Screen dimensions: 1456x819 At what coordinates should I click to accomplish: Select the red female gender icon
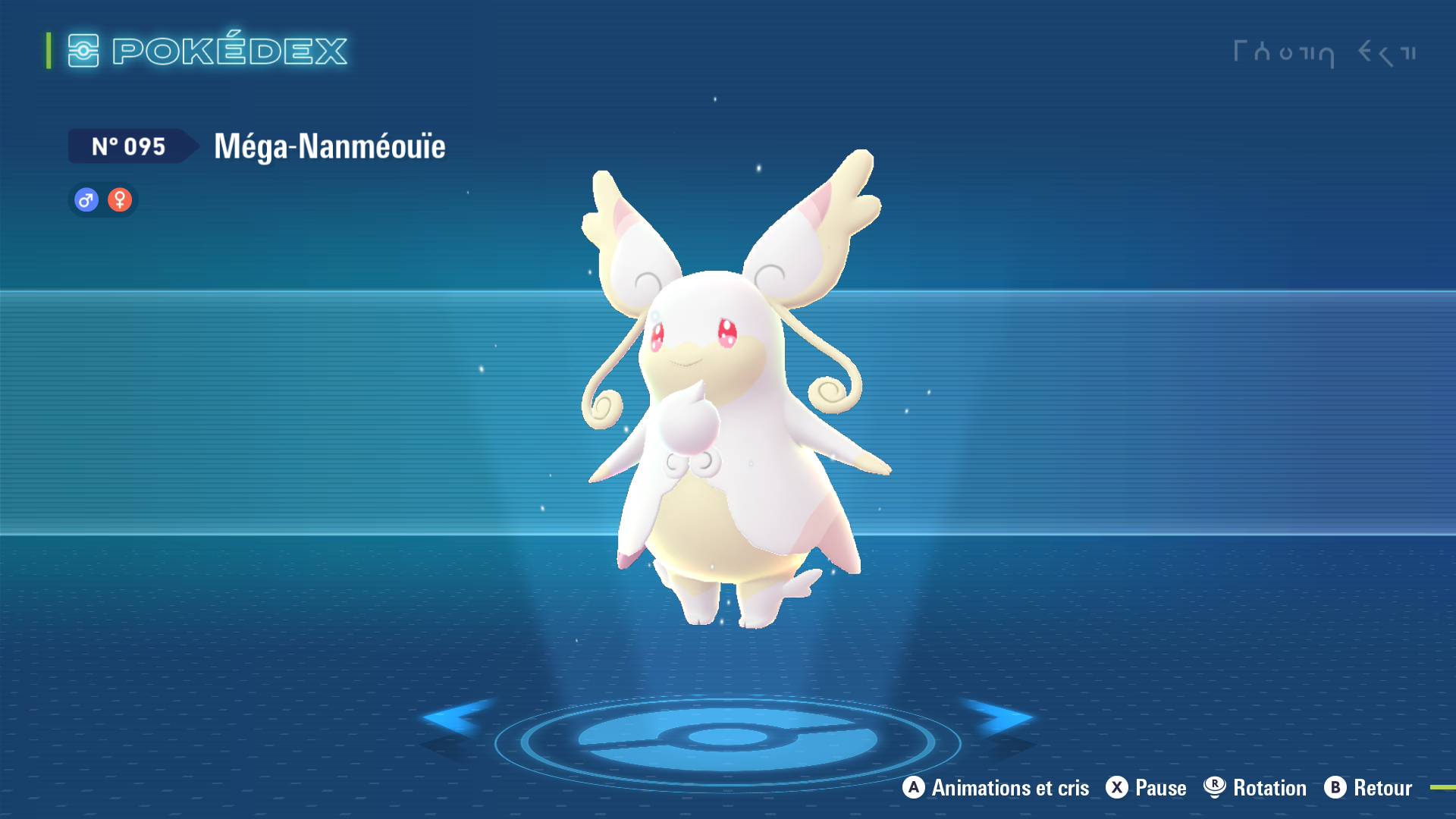(120, 200)
